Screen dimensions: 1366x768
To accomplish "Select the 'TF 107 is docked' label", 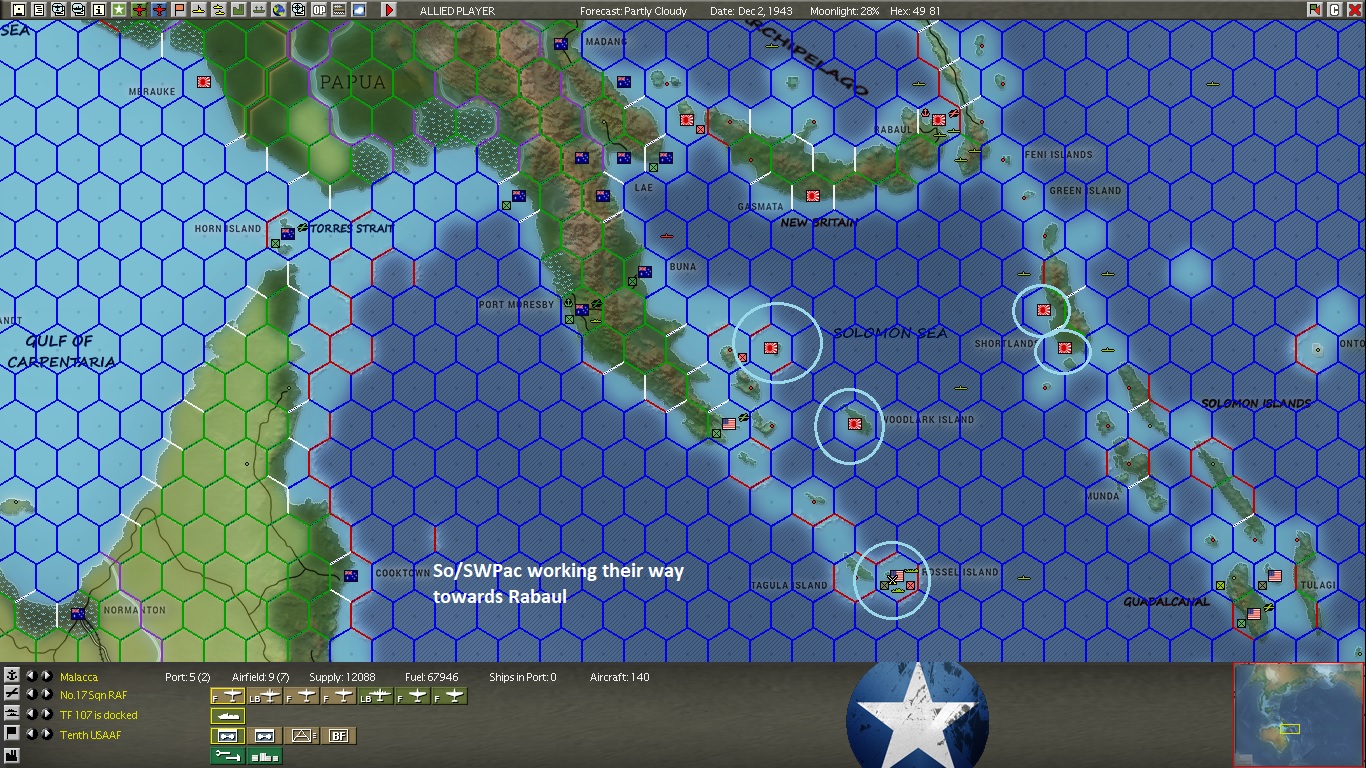I will coord(99,713).
